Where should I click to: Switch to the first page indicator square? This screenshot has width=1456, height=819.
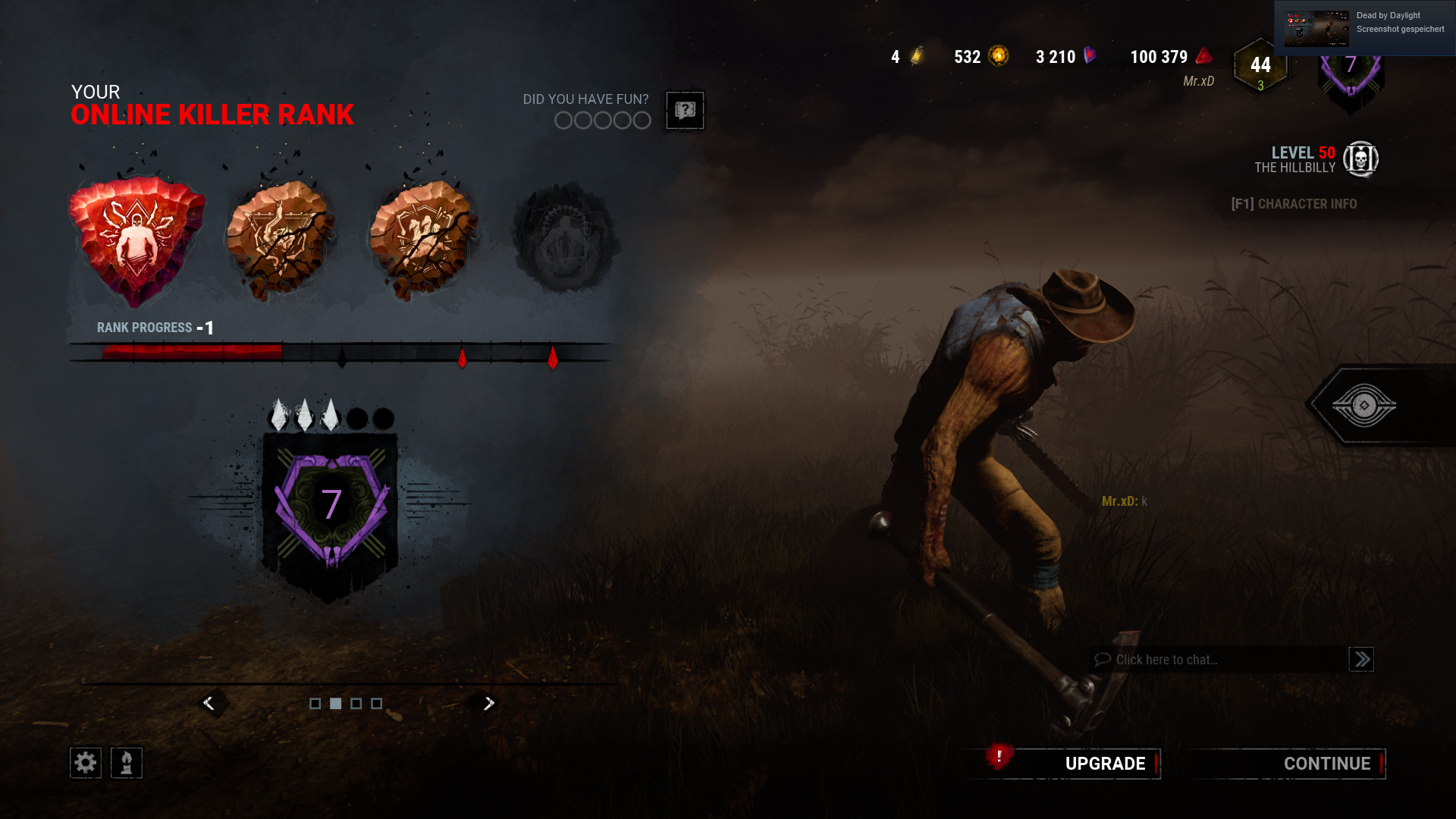click(316, 704)
